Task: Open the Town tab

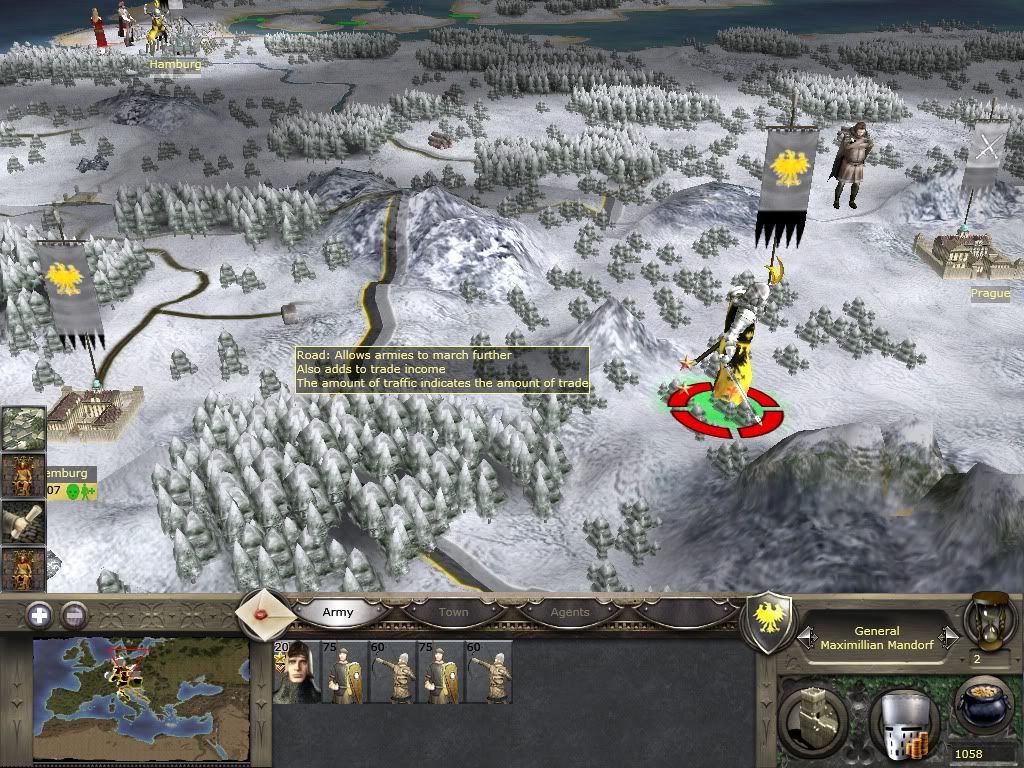Action: (453, 612)
